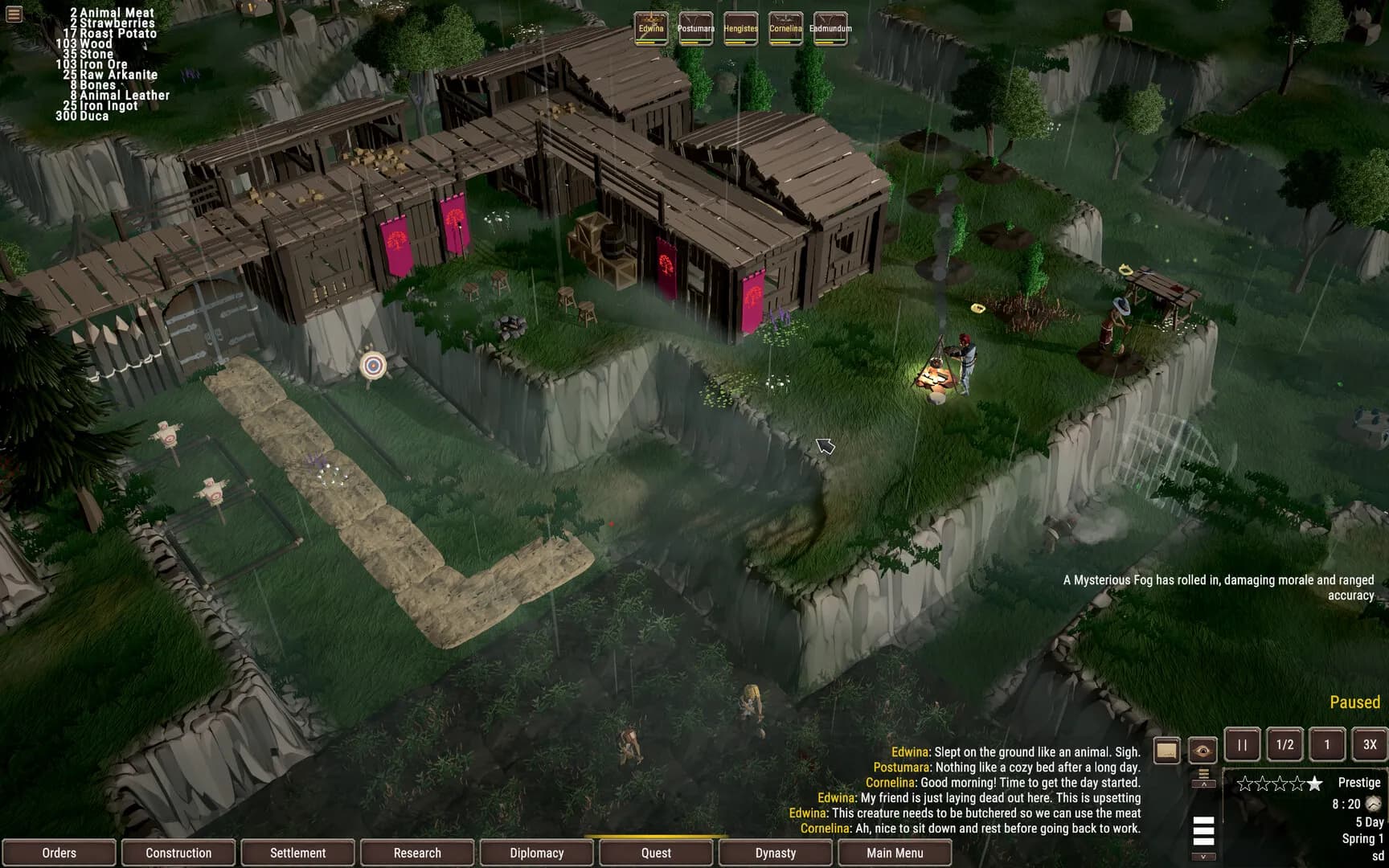Open the Construction menu
Image resolution: width=1389 pixels, height=868 pixels.
178,853
